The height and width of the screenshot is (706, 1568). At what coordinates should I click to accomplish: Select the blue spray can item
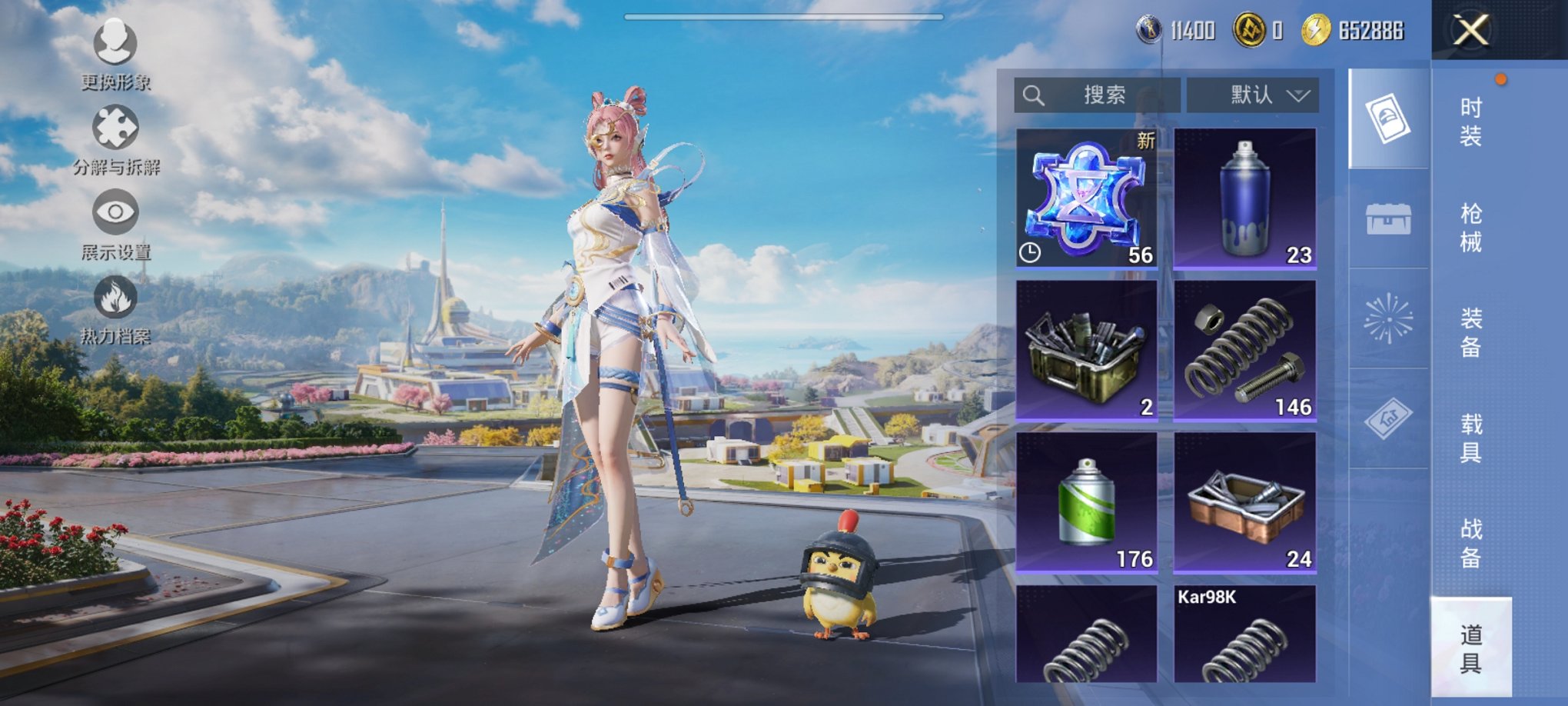pos(1244,198)
